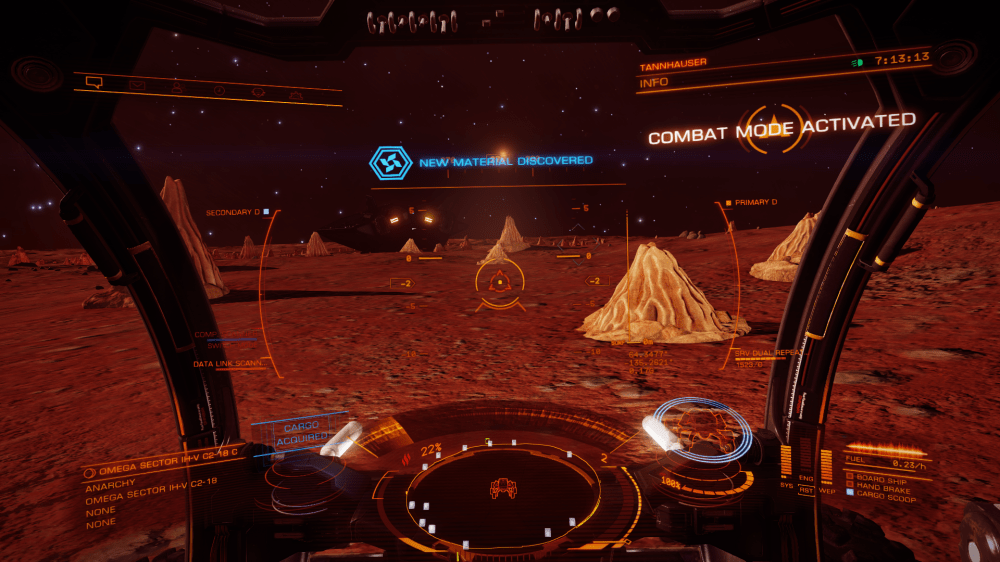Select the friends silhouette icon
Screen dimensions: 1000x562
coord(177,88)
